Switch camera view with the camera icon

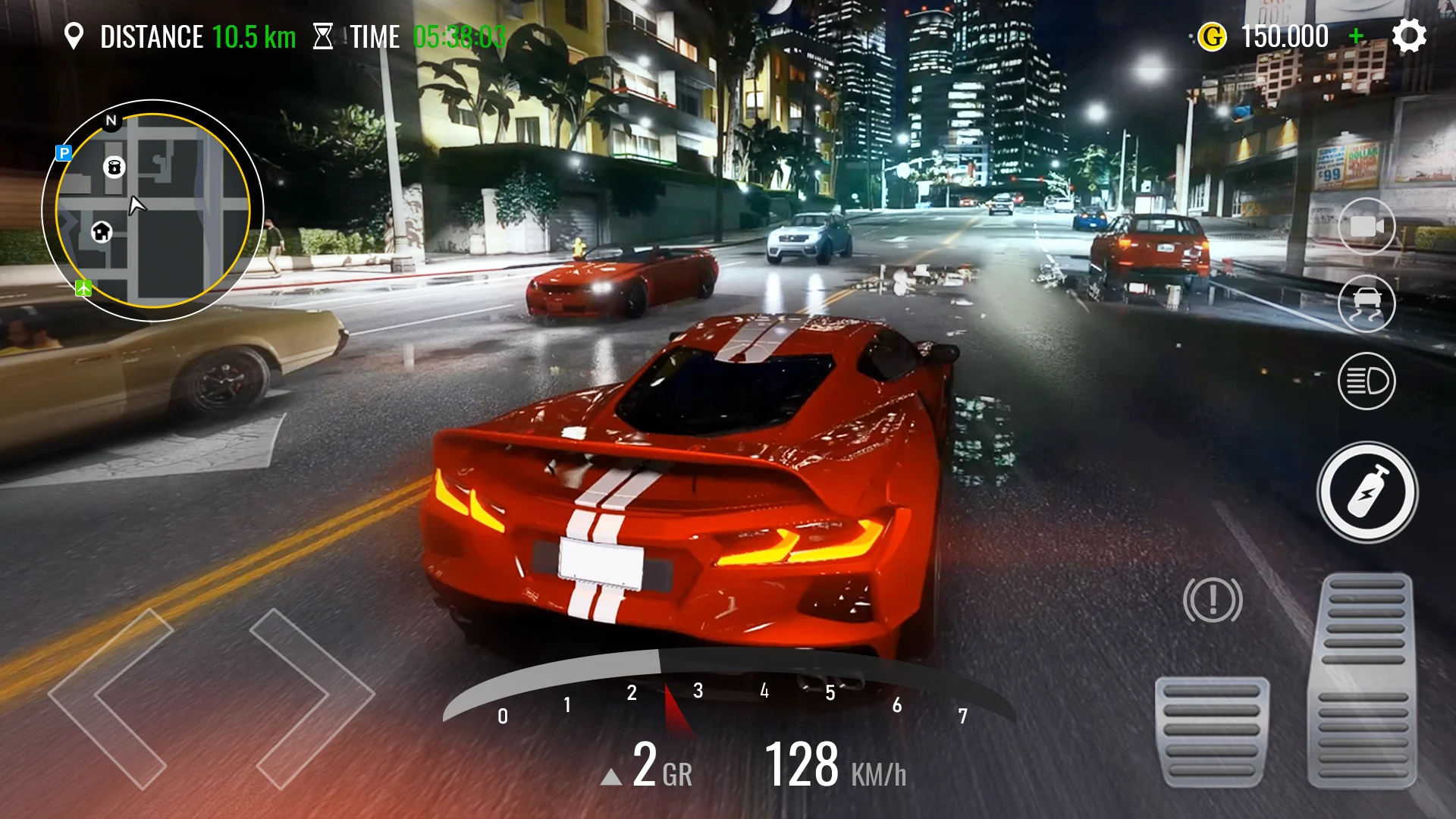point(1367,225)
